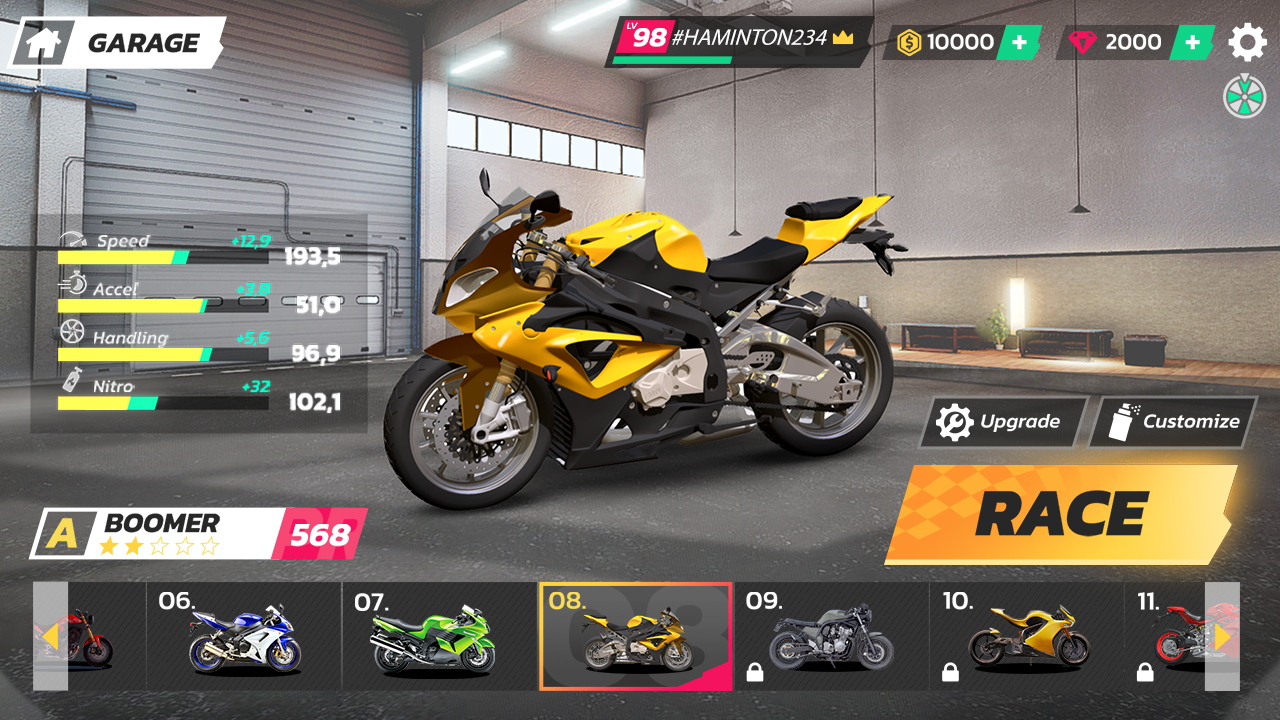
Task: Add more red gems with plus button
Action: pos(1192,42)
